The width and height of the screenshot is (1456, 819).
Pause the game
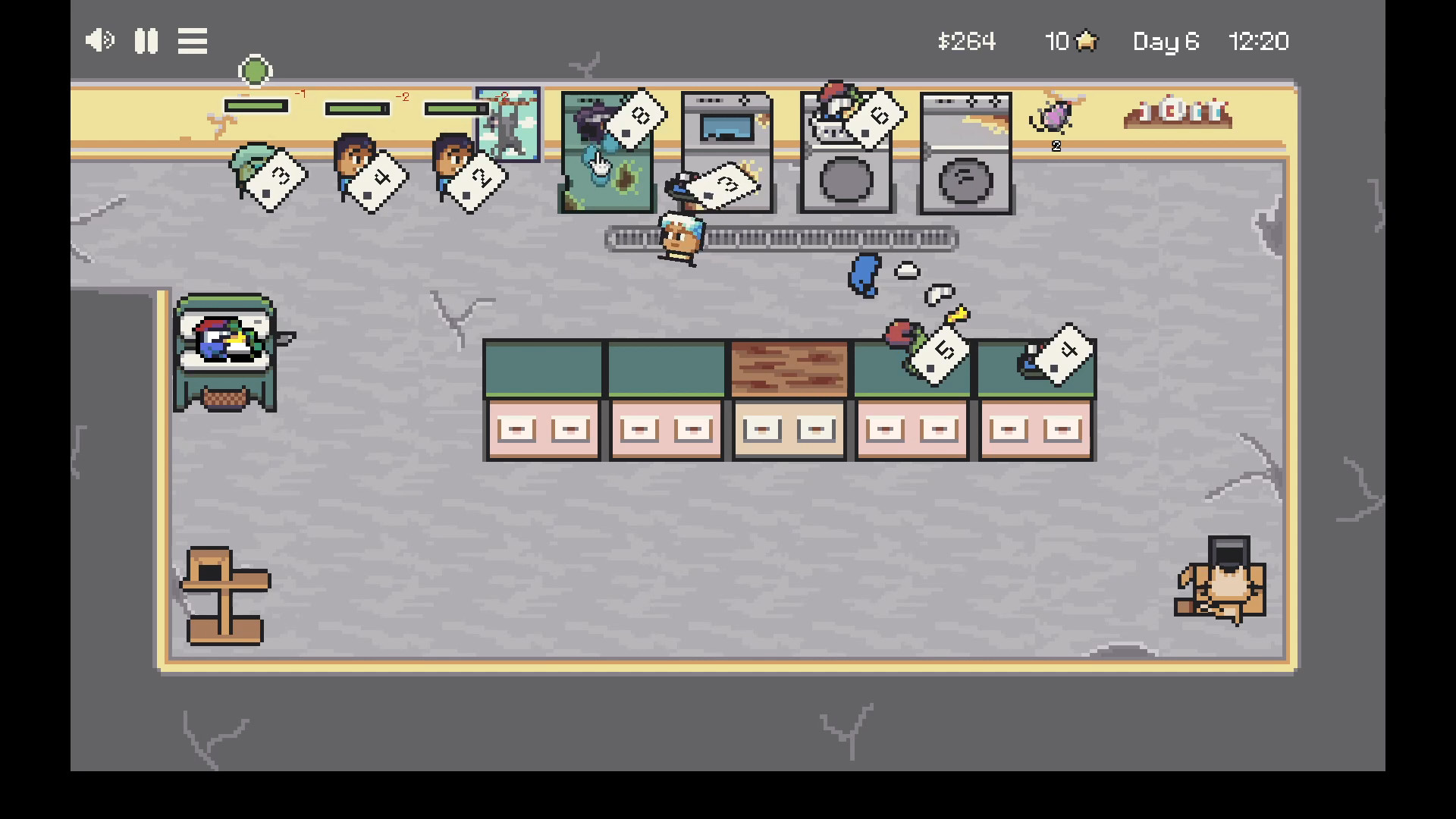(146, 40)
